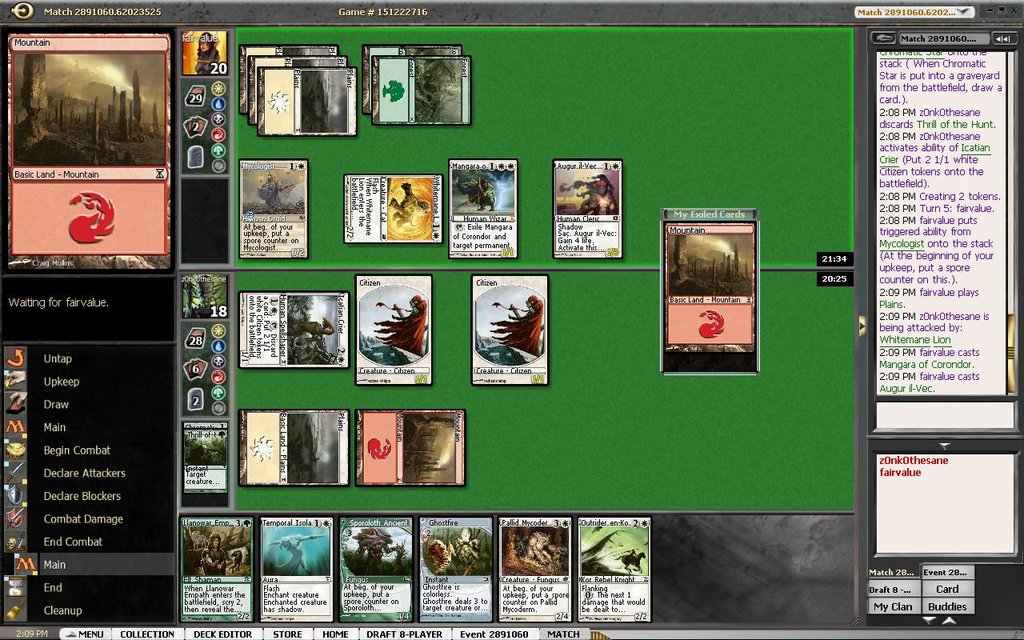Open the Buddies list
This screenshot has width=1024, height=640.
947,606
